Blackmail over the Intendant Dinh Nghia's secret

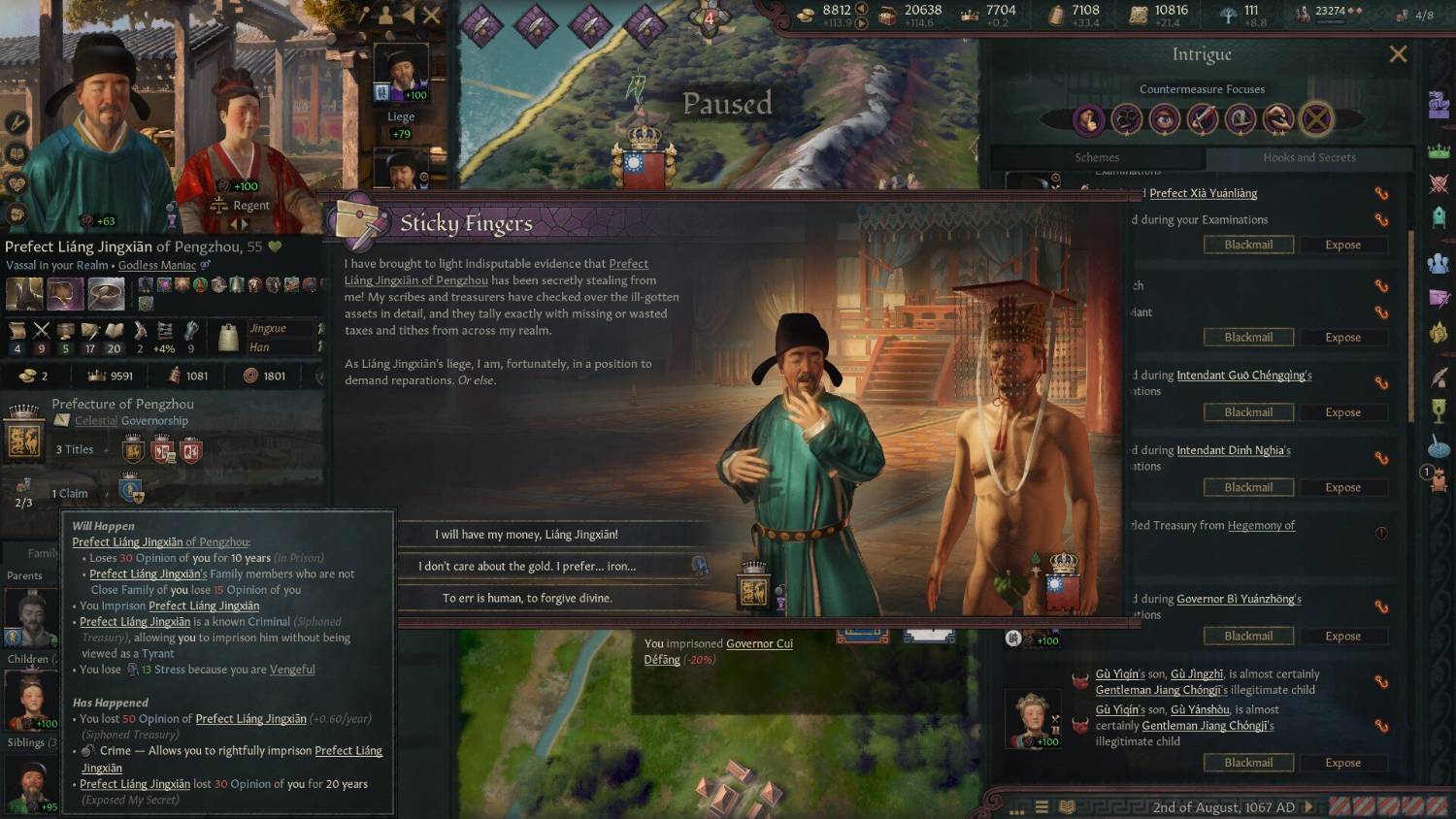[1248, 487]
